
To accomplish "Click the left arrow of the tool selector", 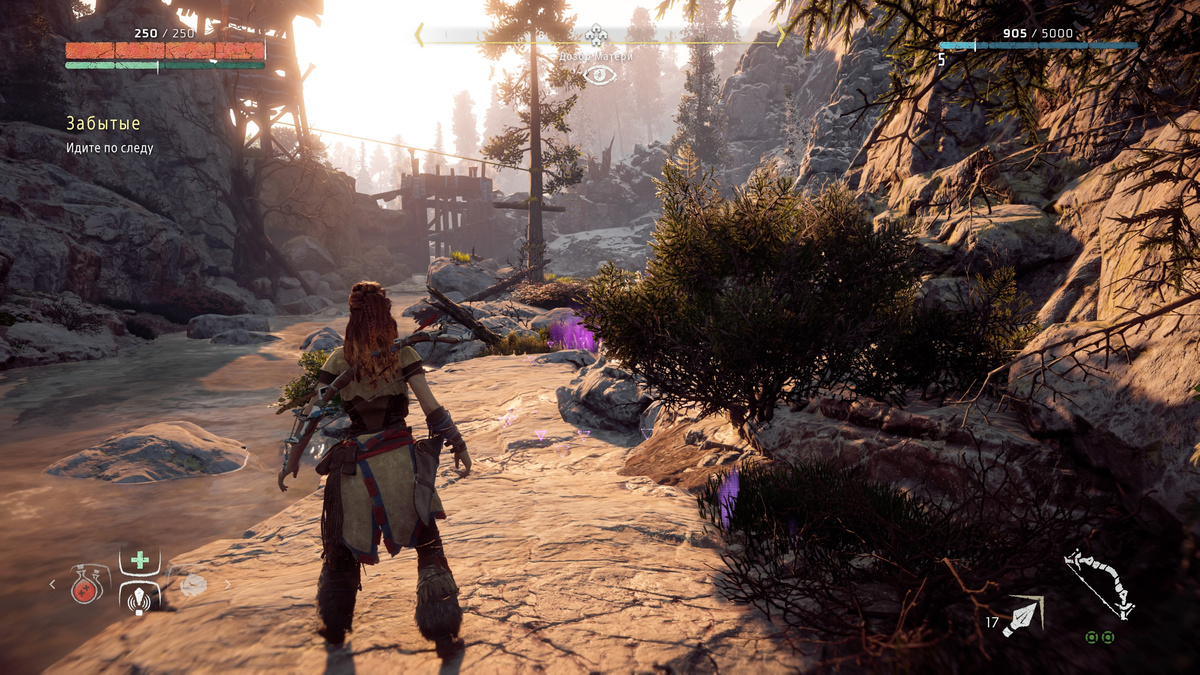I will pos(53,585).
